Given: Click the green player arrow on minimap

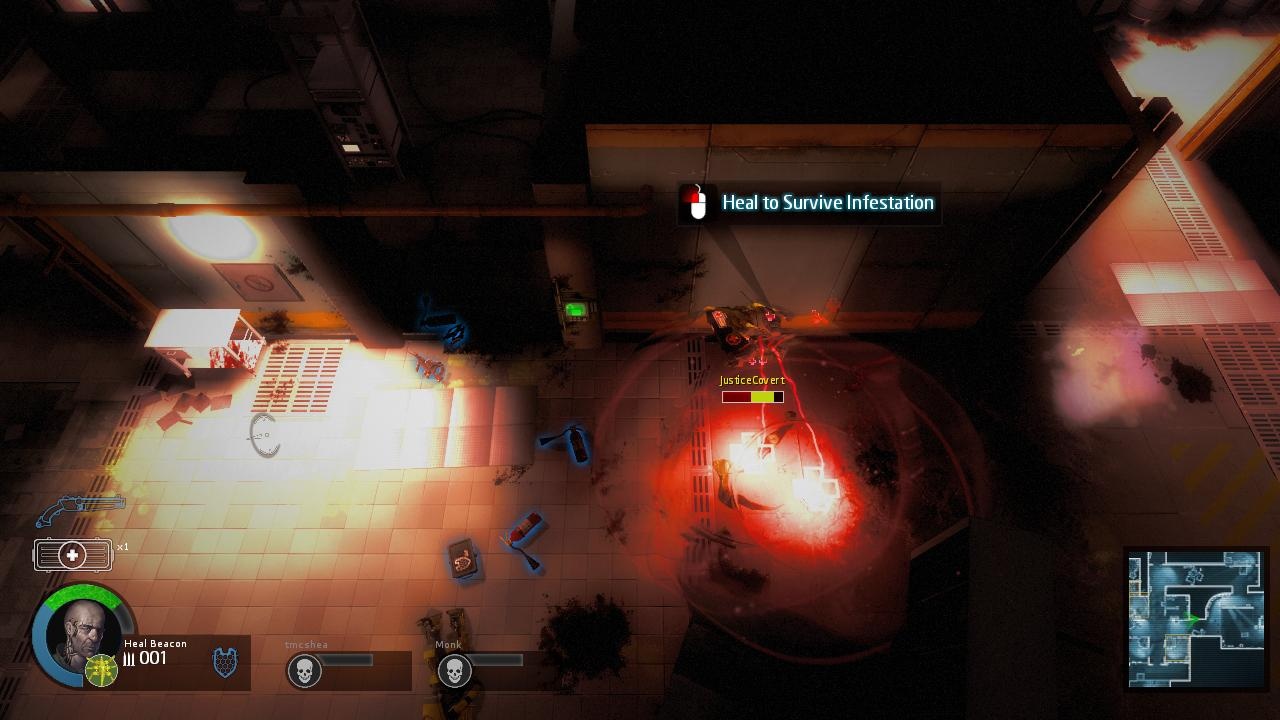Looking at the screenshot, I should tap(1194, 619).
